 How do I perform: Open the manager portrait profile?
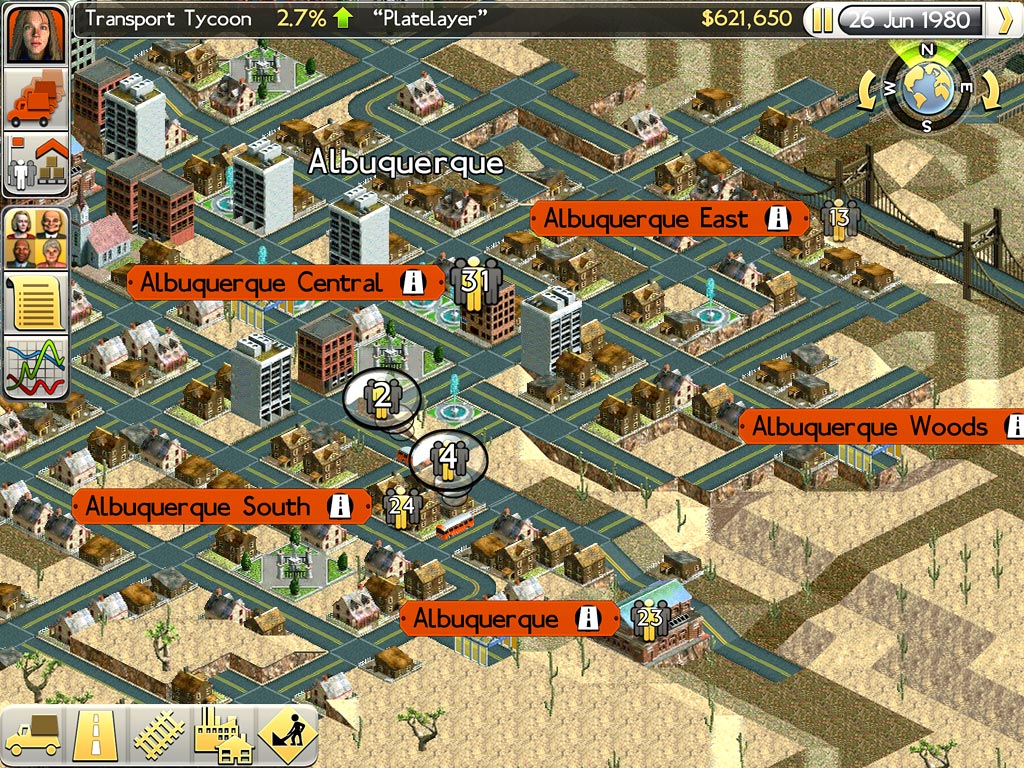[38, 32]
